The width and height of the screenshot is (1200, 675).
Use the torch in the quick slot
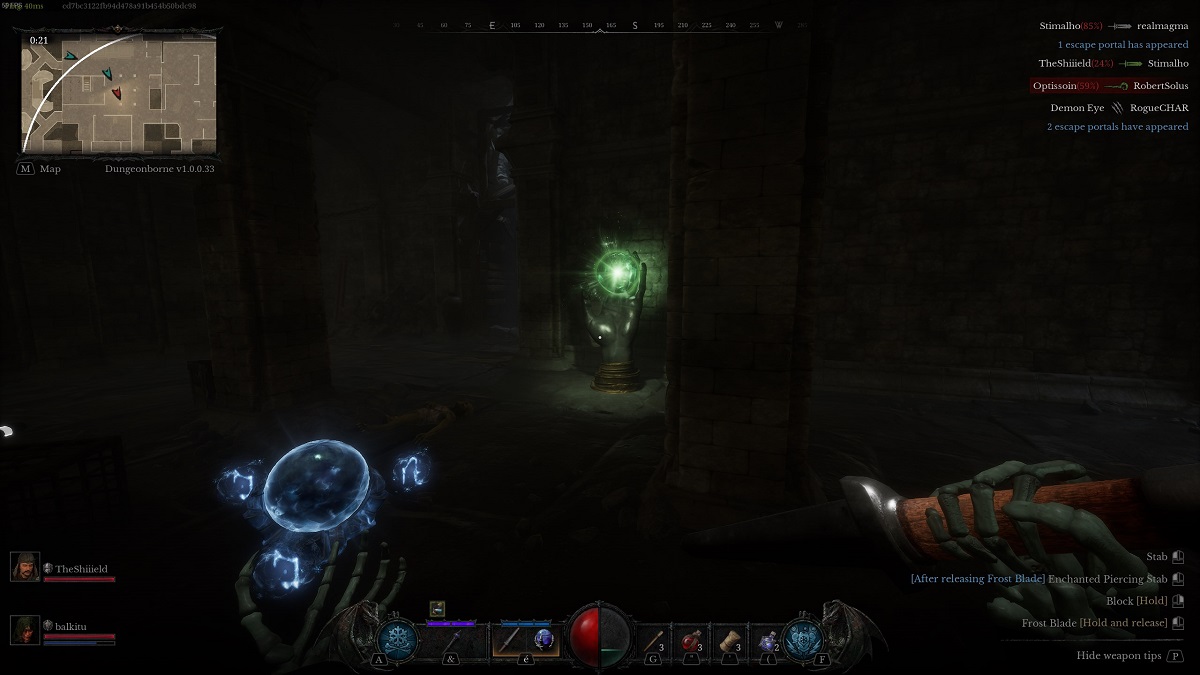[x=655, y=638]
